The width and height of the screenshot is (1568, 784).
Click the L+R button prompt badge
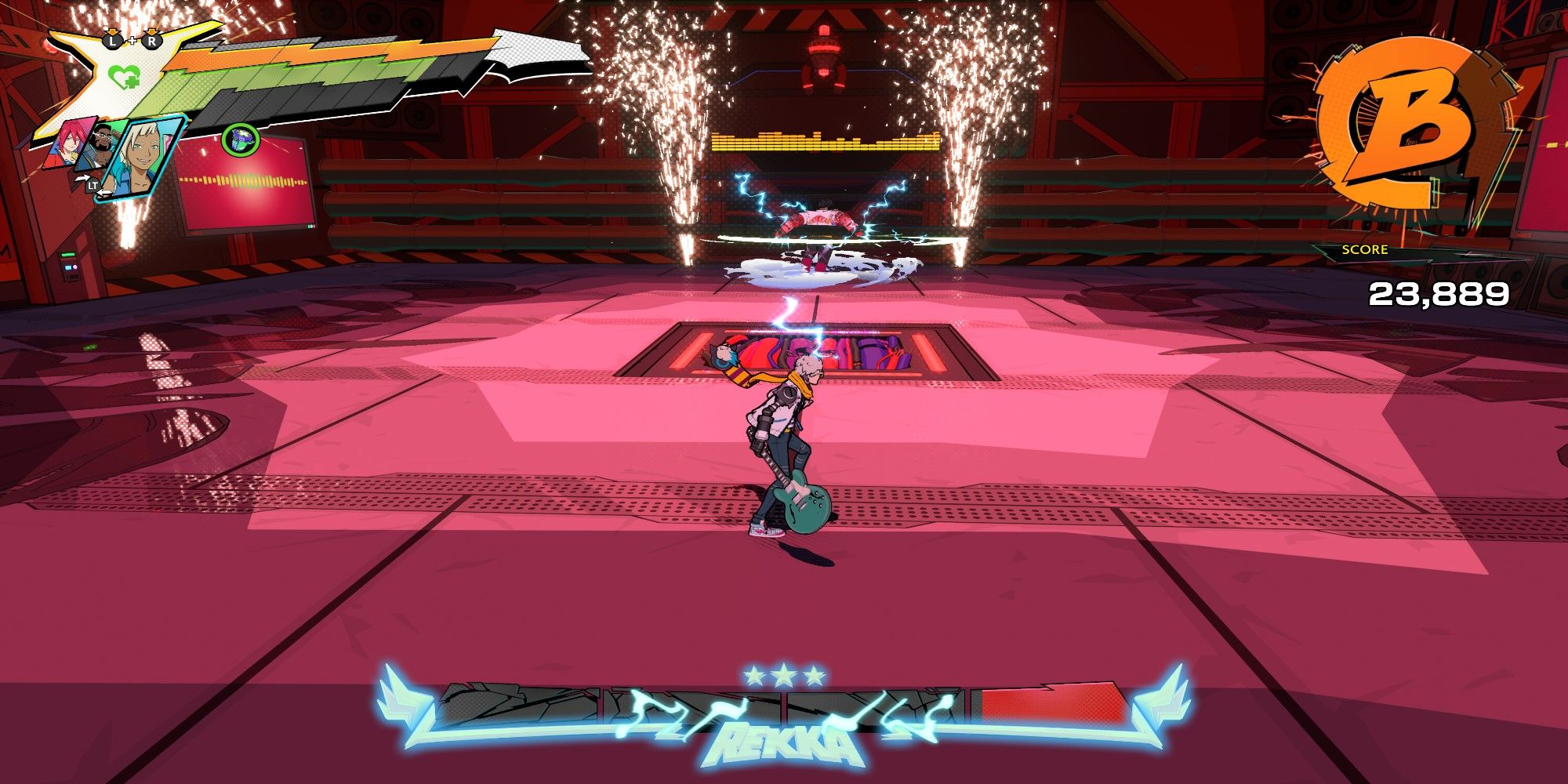click(132, 41)
